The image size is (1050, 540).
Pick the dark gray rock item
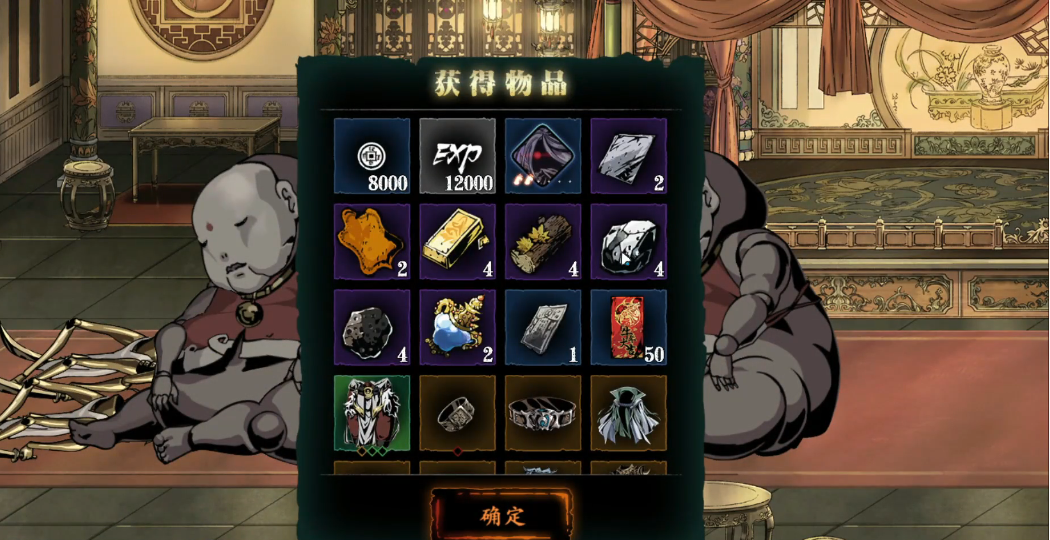click(372, 328)
